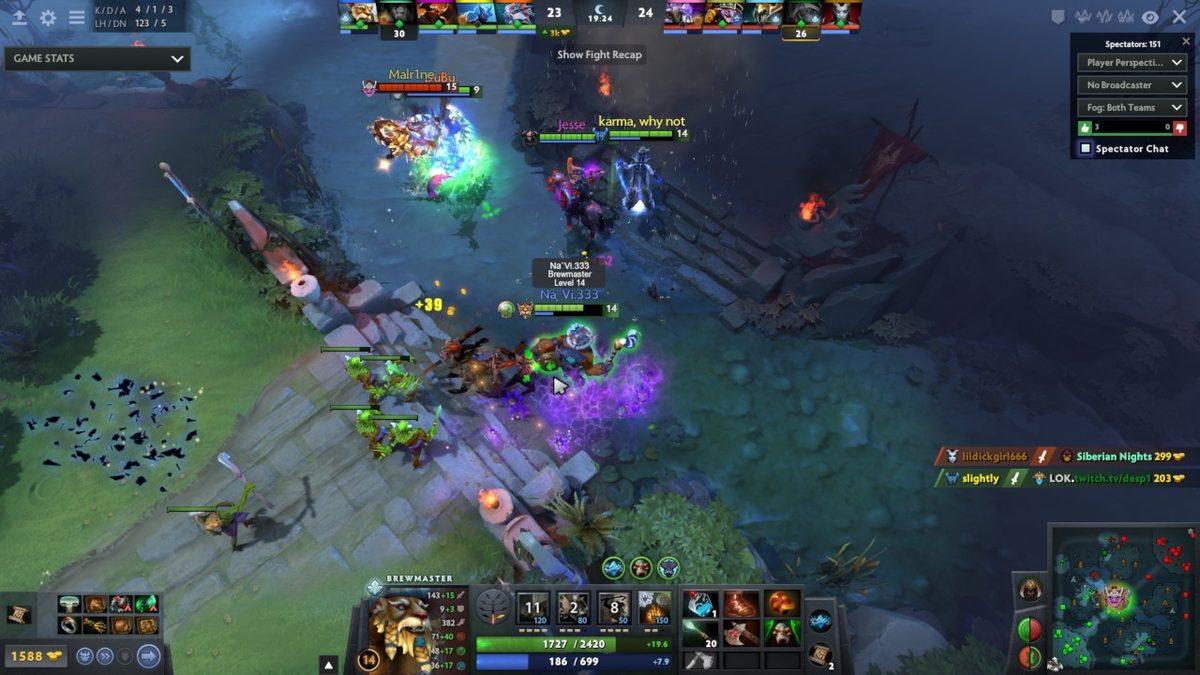Open the talent tree icon

click(x=492, y=608)
